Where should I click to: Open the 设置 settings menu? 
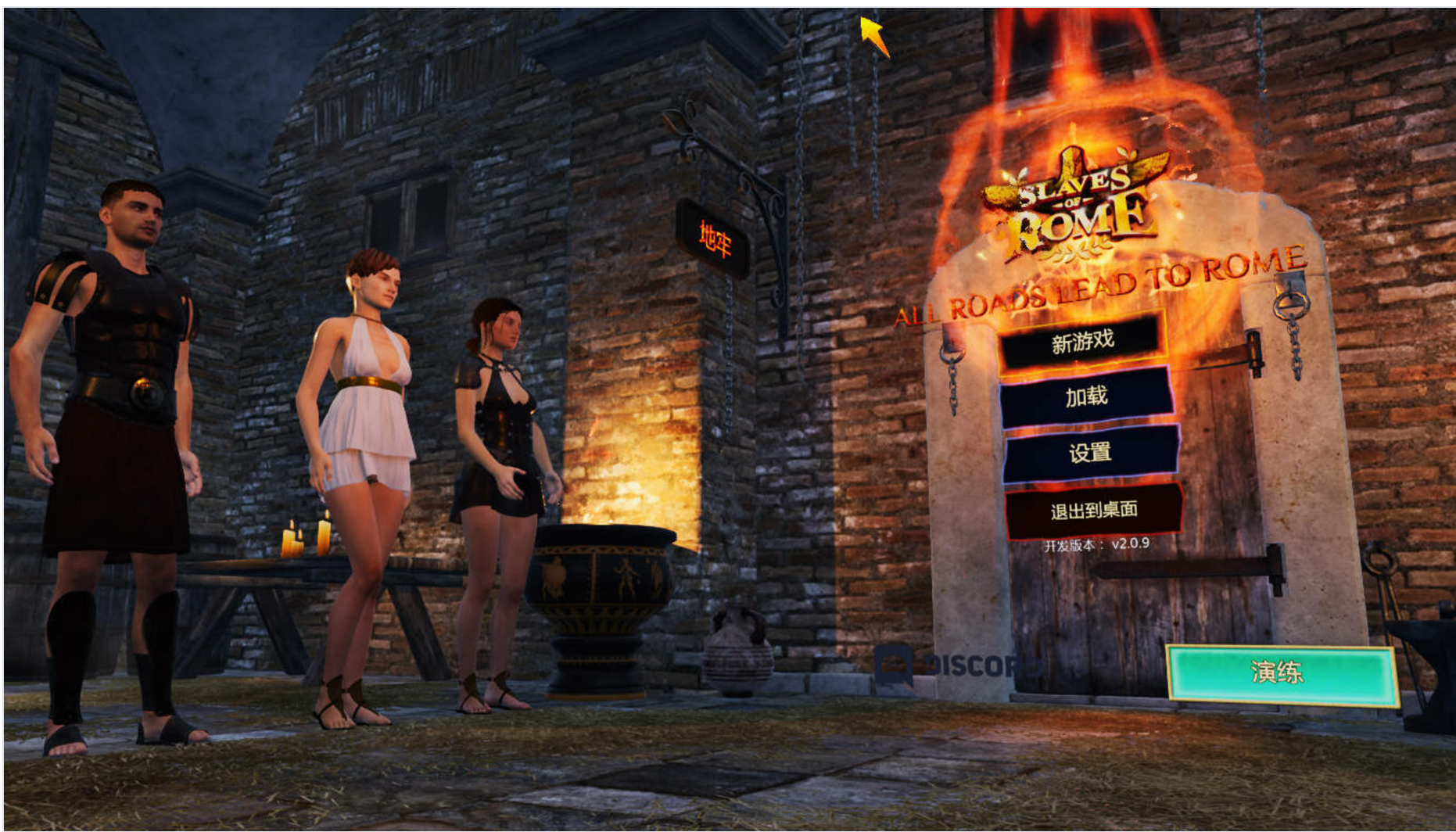[x=1090, y=453]
